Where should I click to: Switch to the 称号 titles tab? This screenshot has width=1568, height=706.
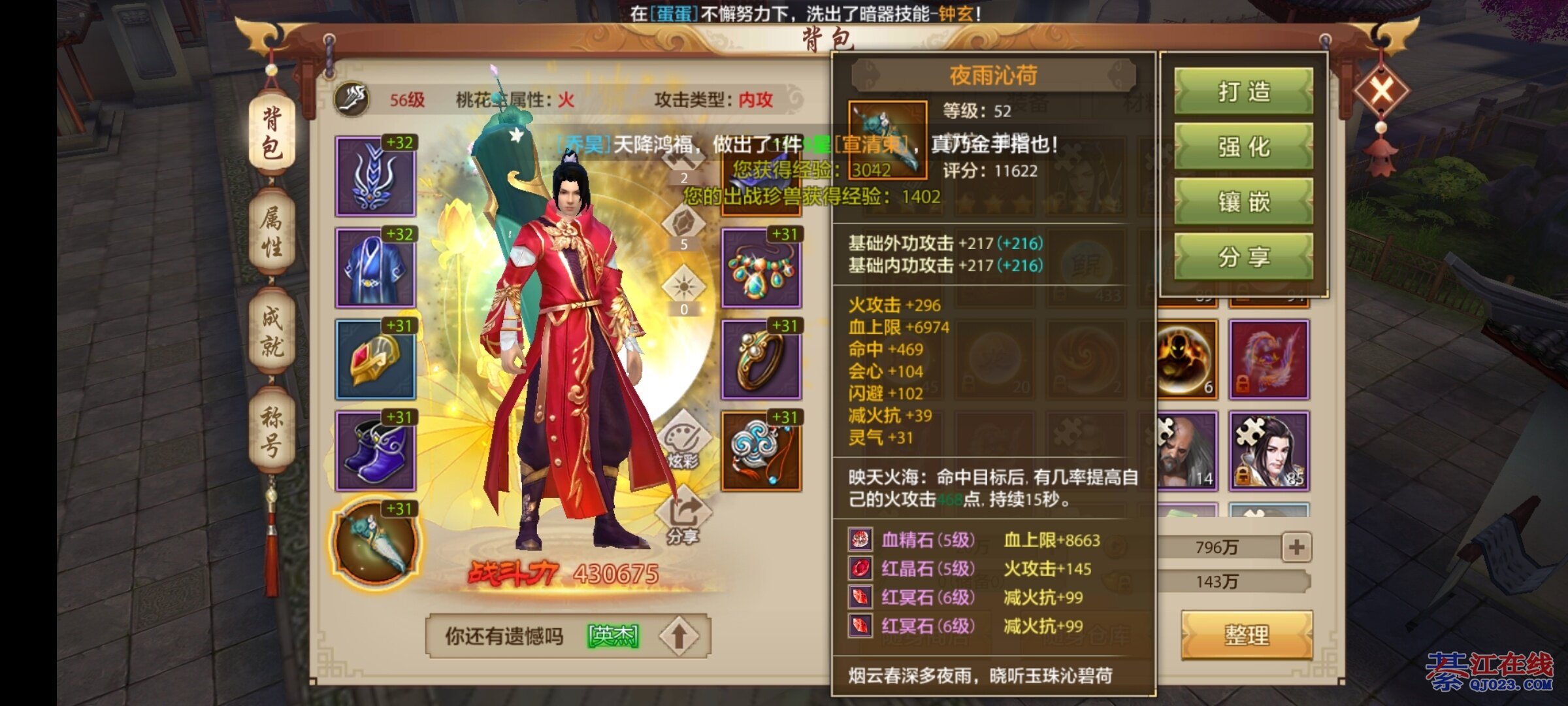coord(272,431)
